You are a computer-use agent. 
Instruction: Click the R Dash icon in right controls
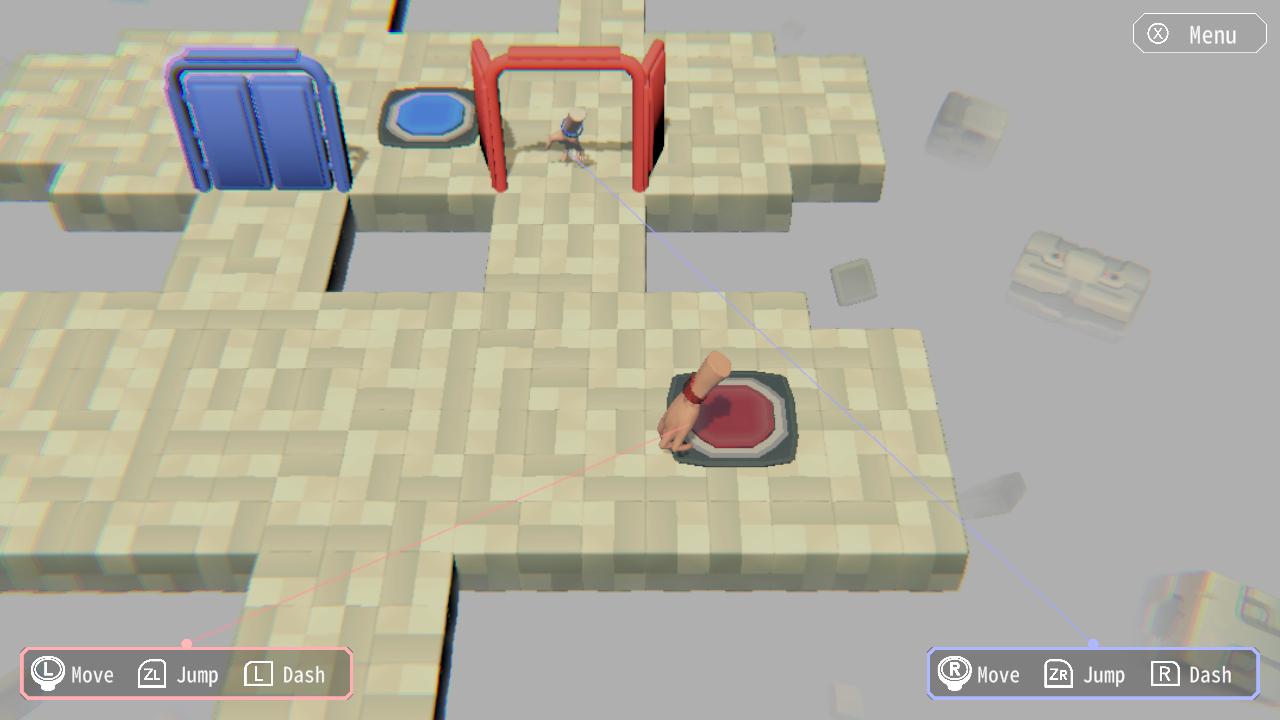(1164, 674)
